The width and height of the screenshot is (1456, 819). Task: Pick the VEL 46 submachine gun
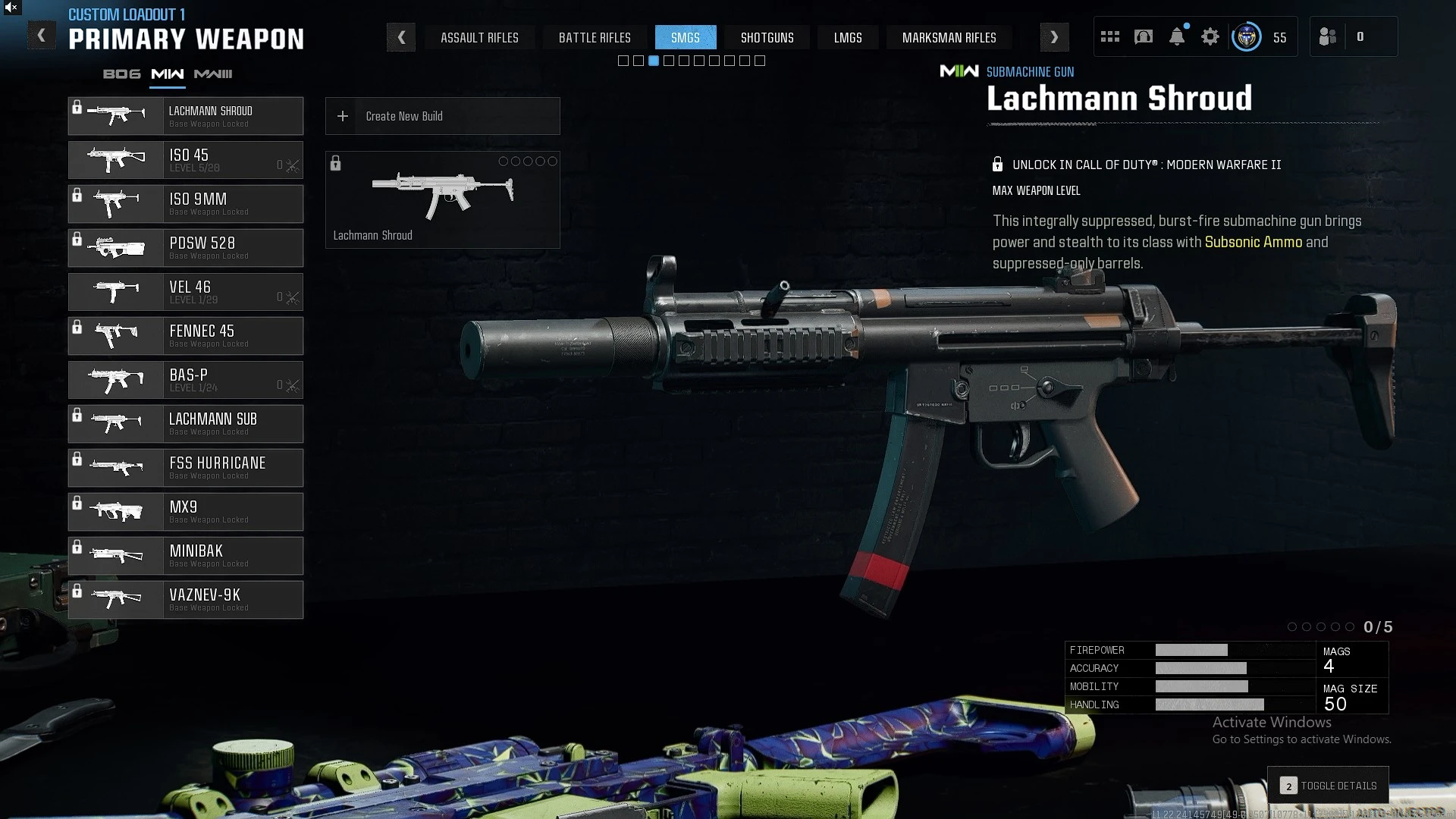click(x=186, y=292)
